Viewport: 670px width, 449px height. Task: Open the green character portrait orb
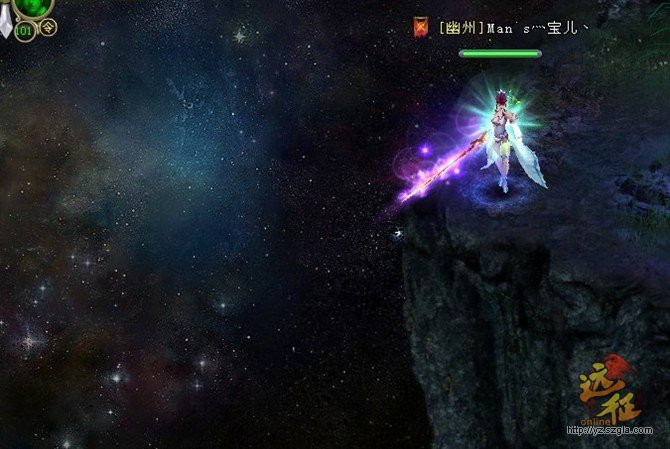click(34, 6)
